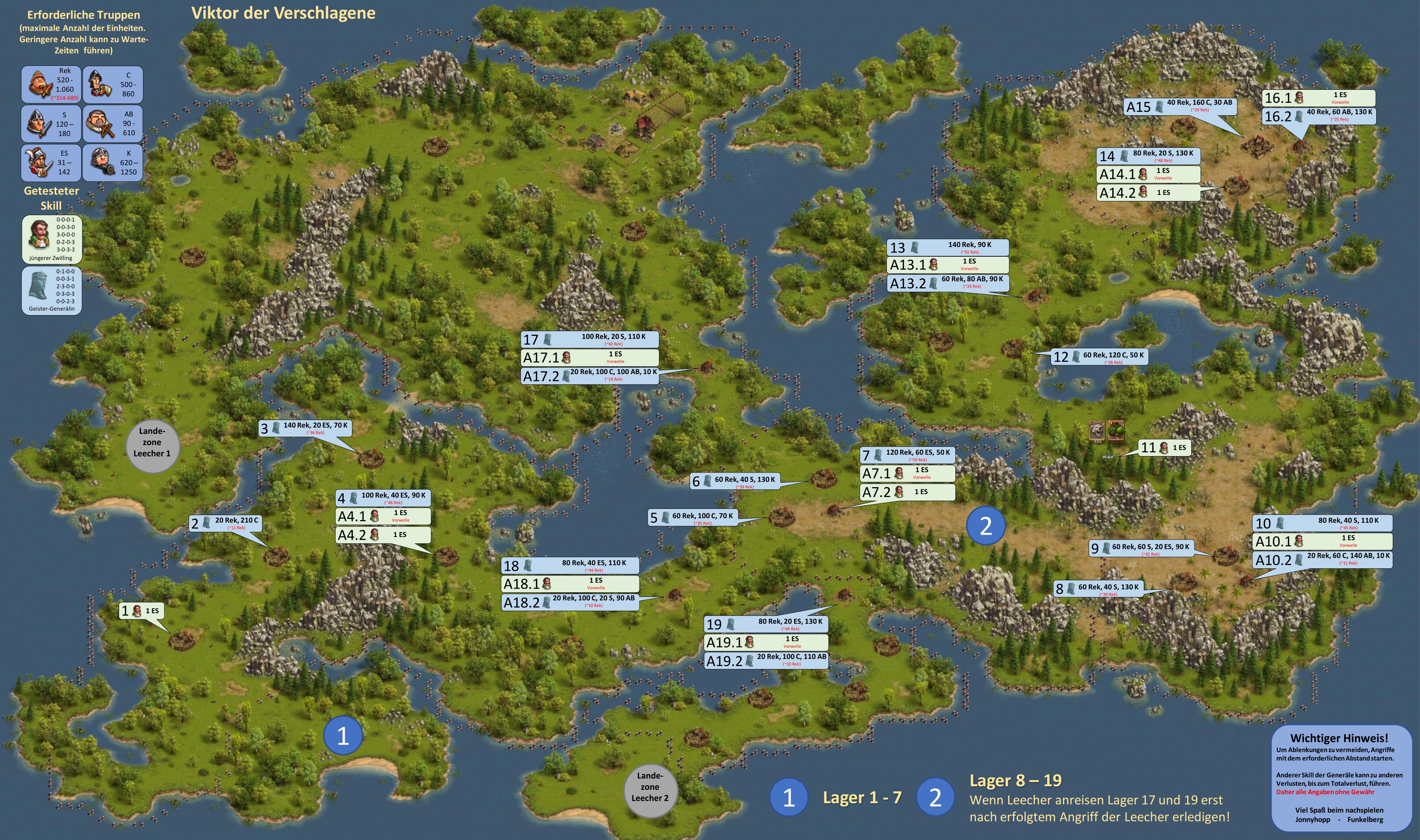This screenshot has width=1420, height=840.
Task: Open the Geister-Generälin skill card
Action: tap(52, 290)
